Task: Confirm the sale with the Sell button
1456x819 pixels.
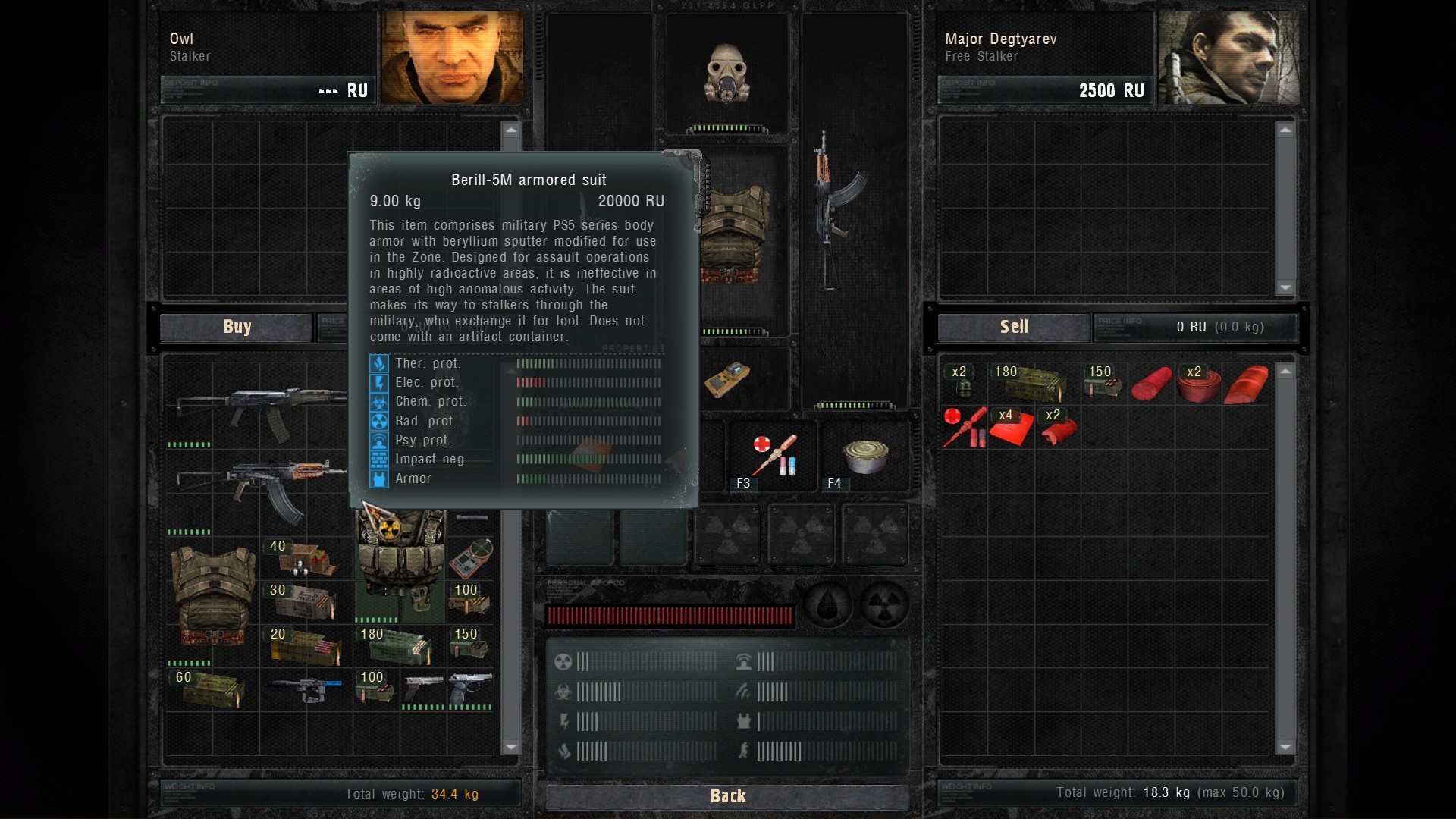Action: pos(1013,327)
